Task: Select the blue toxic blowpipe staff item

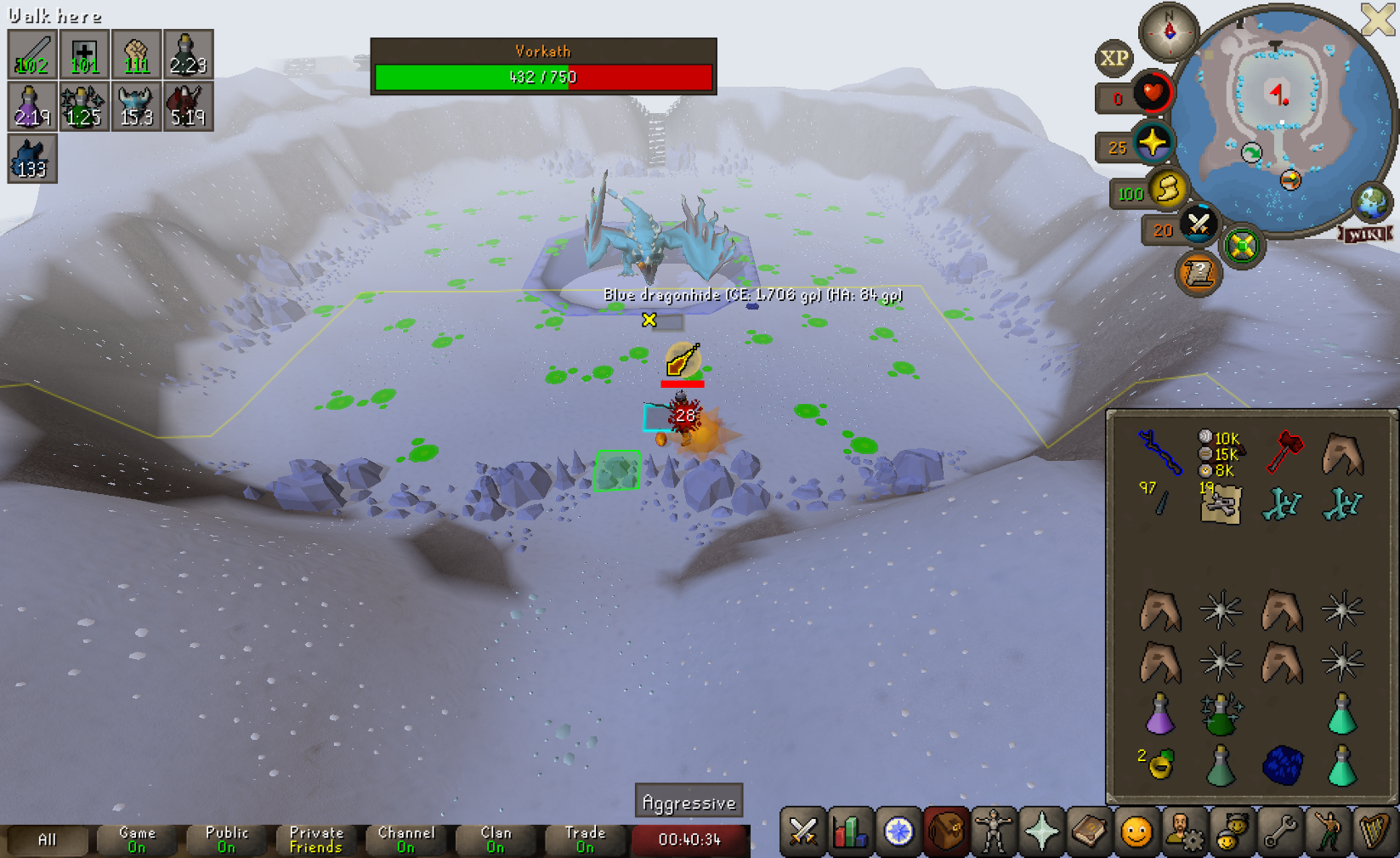Action: pyautogui.click(x=1159, y=452)
